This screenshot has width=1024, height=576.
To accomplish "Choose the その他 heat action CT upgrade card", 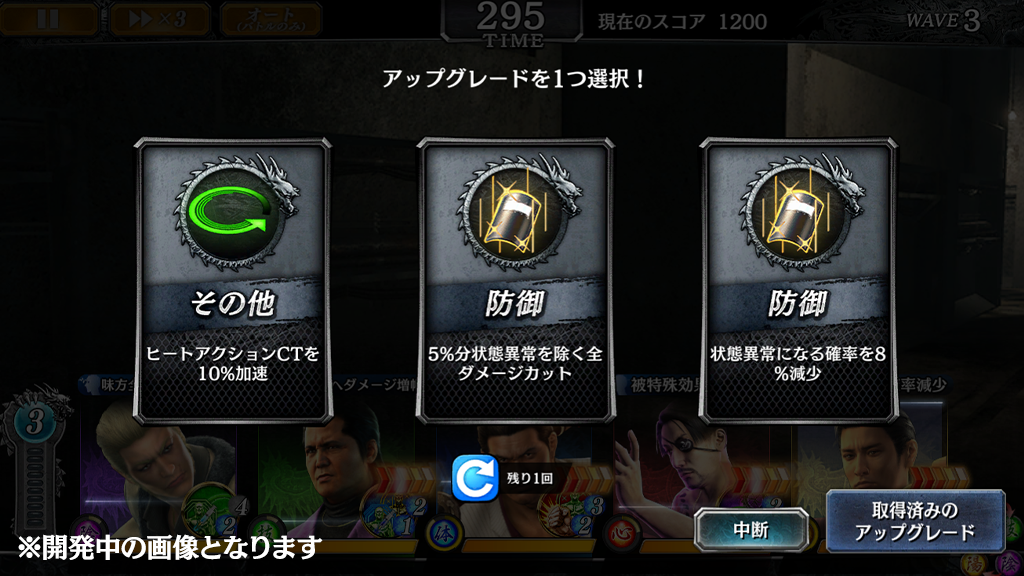I will click(232, 280).
